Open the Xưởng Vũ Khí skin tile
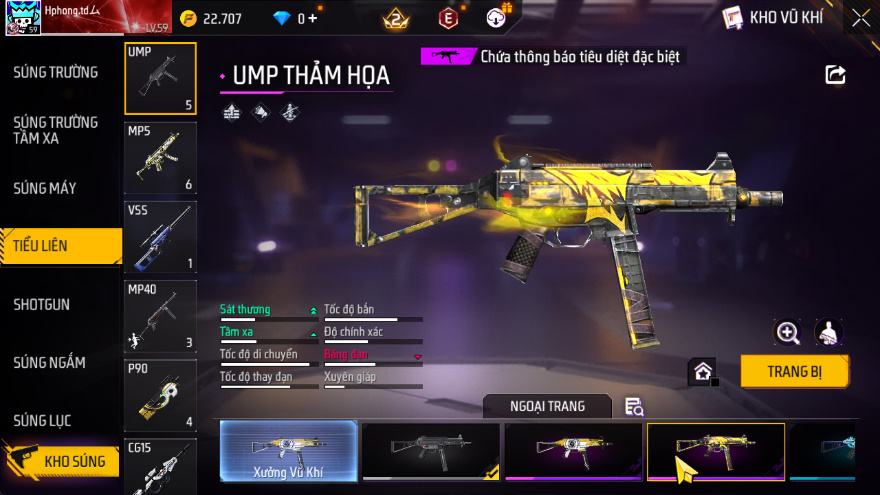This screenshot has height=495, width=880. click(x=288, y=451)
